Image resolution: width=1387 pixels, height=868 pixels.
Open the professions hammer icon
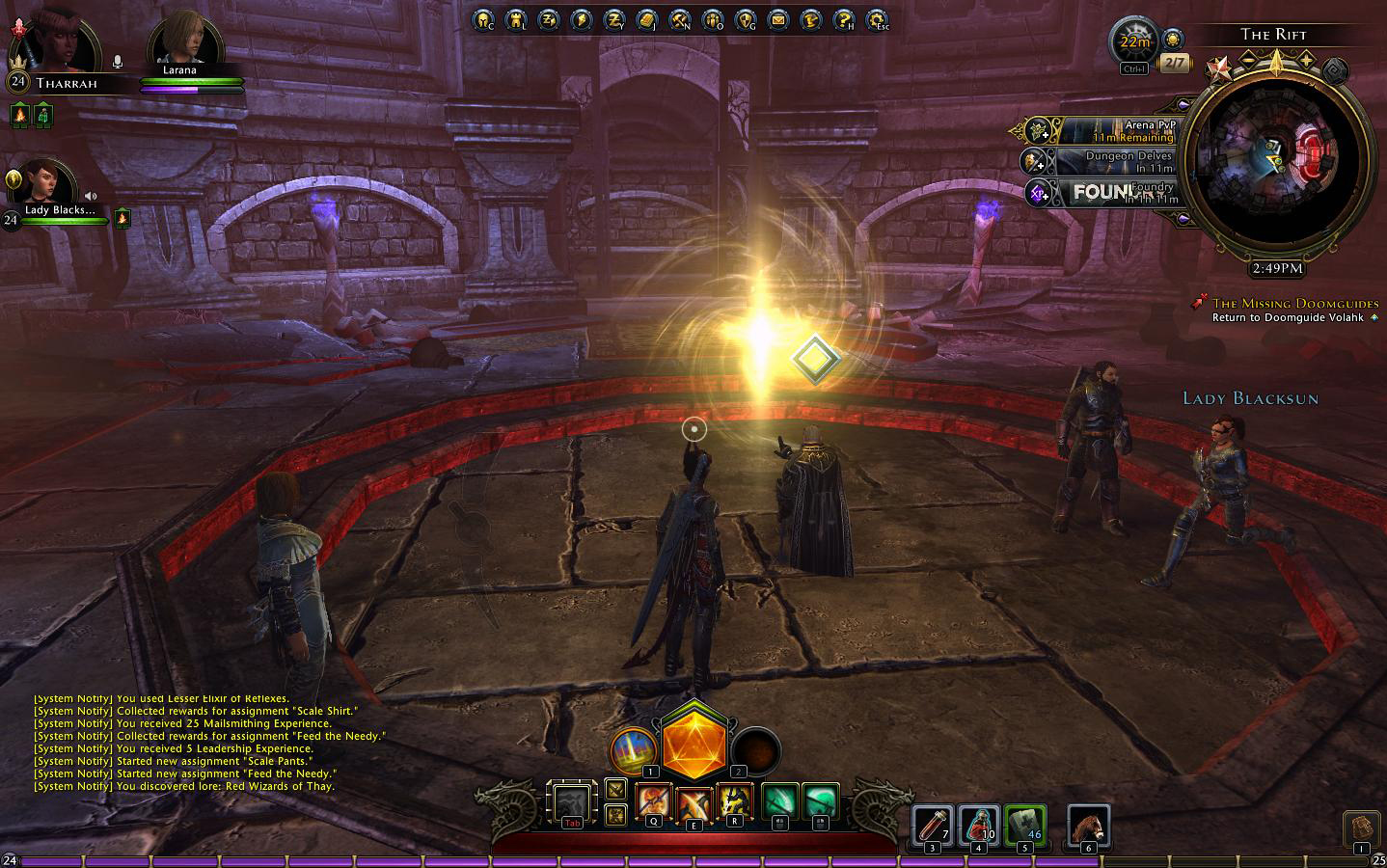tap(679, 18)
